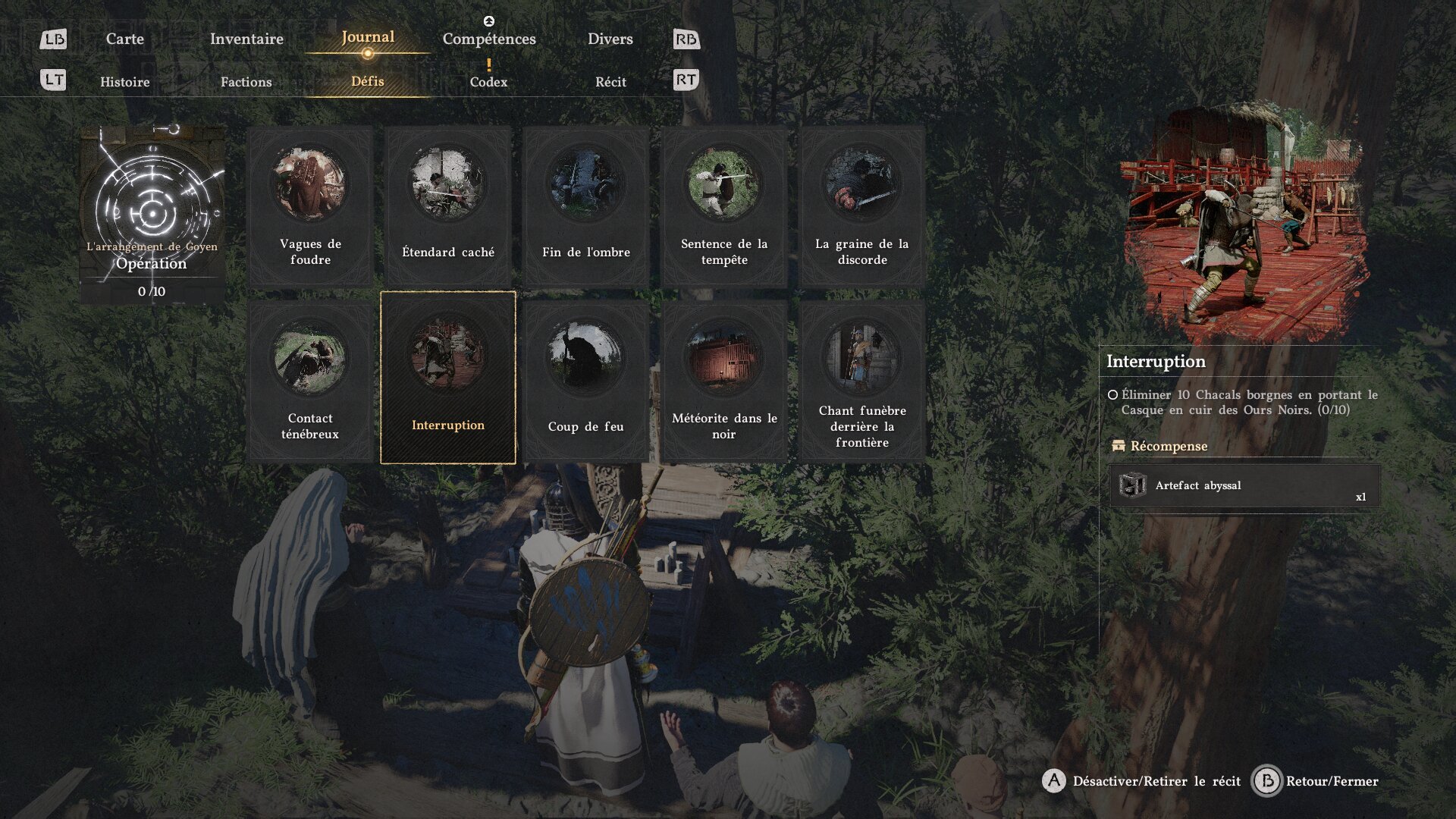This screenshot has width=1456, height=819.
Task: Switch to the Inventaire tab
Action: [246, 39]
